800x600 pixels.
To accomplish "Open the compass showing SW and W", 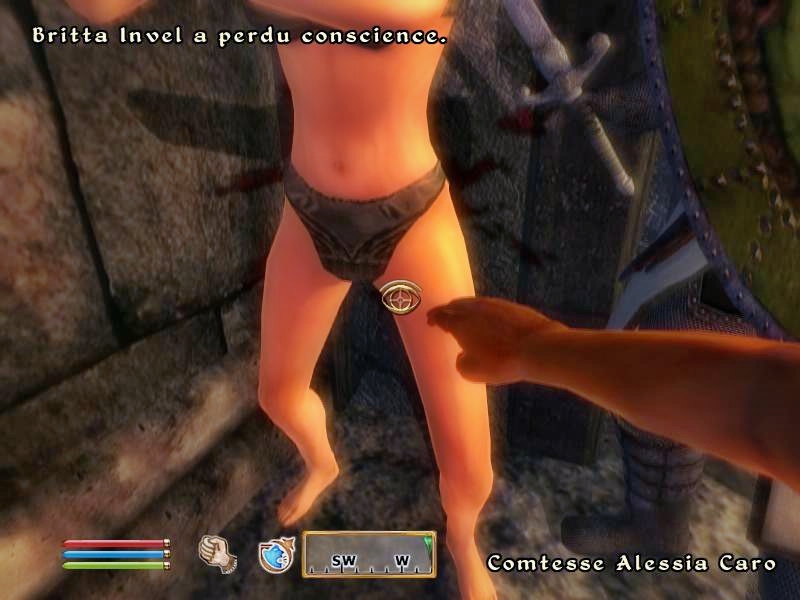I will coord(369,554).
